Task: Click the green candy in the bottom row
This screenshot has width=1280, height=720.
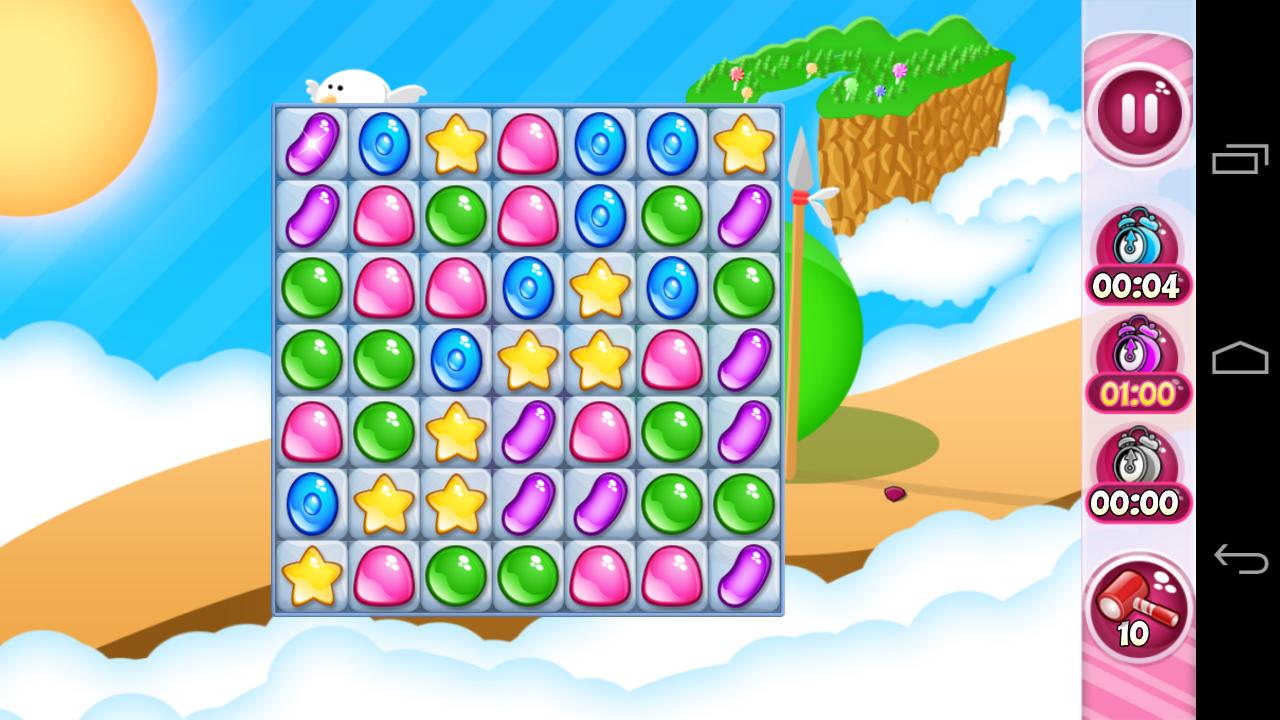Action: (x=455, y=577)
